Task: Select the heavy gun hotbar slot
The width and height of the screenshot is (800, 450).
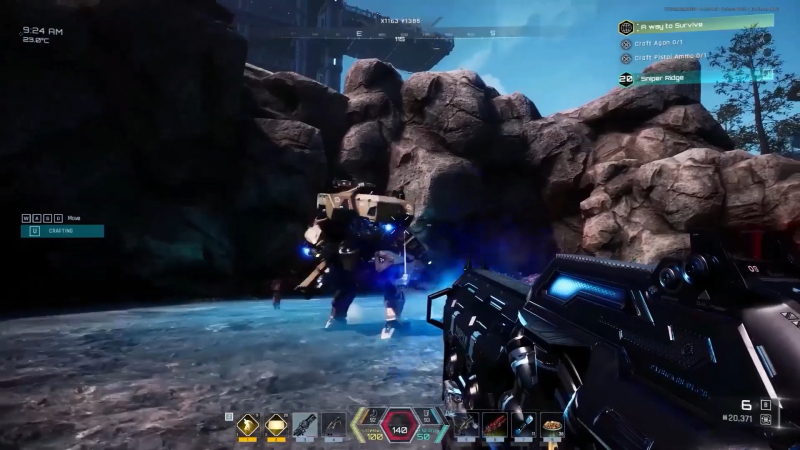Action: coord(305,425)
